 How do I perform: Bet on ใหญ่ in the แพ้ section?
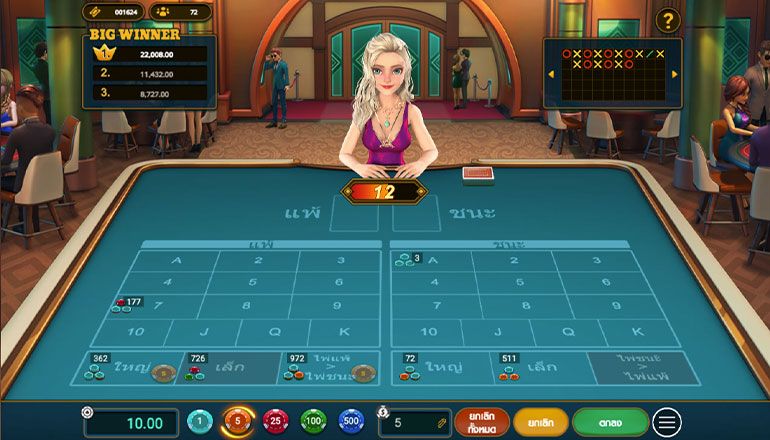(132, 368)
